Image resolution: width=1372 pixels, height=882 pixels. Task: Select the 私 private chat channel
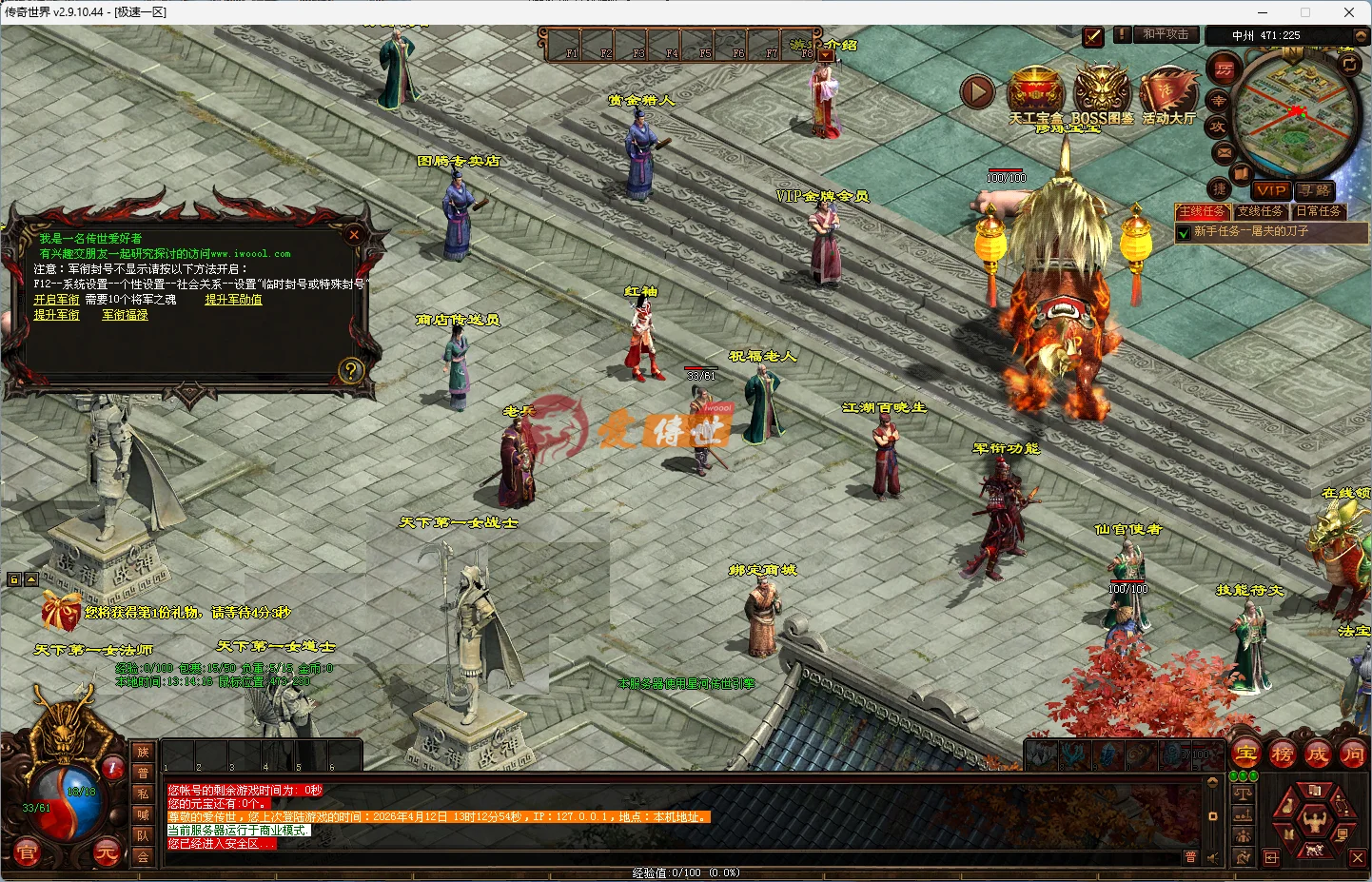tap(143, 794)
